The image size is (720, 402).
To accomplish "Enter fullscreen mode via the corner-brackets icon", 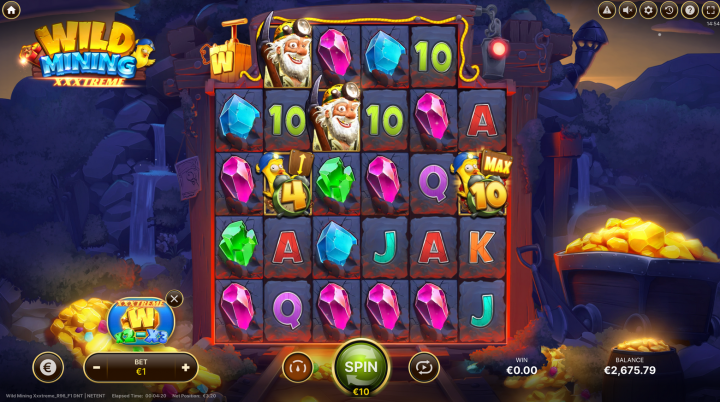I will point(710,10).
